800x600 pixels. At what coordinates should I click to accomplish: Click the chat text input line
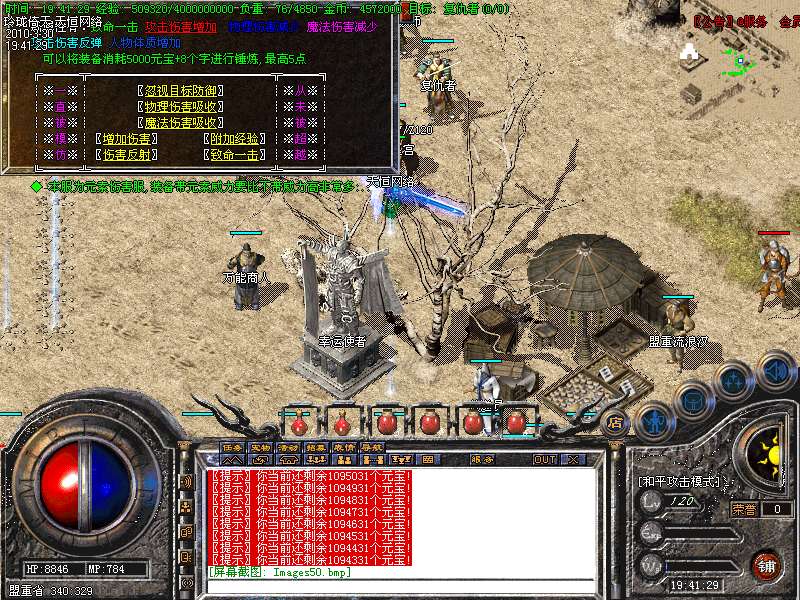coord(400,585)
